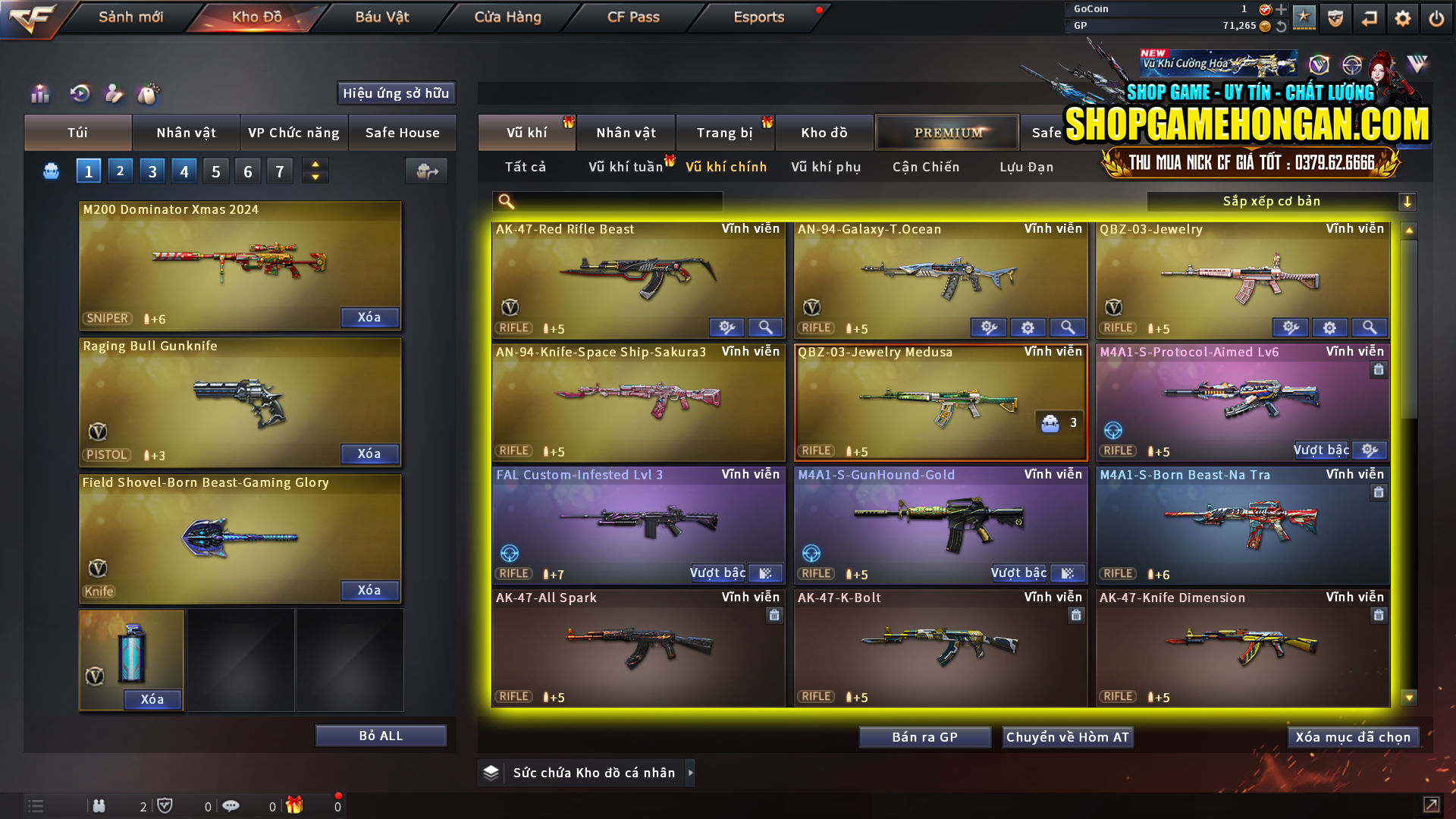1456x819 pixels.
Task: Click Bỏ ALL to clear selections
Action: click(380, 735)
